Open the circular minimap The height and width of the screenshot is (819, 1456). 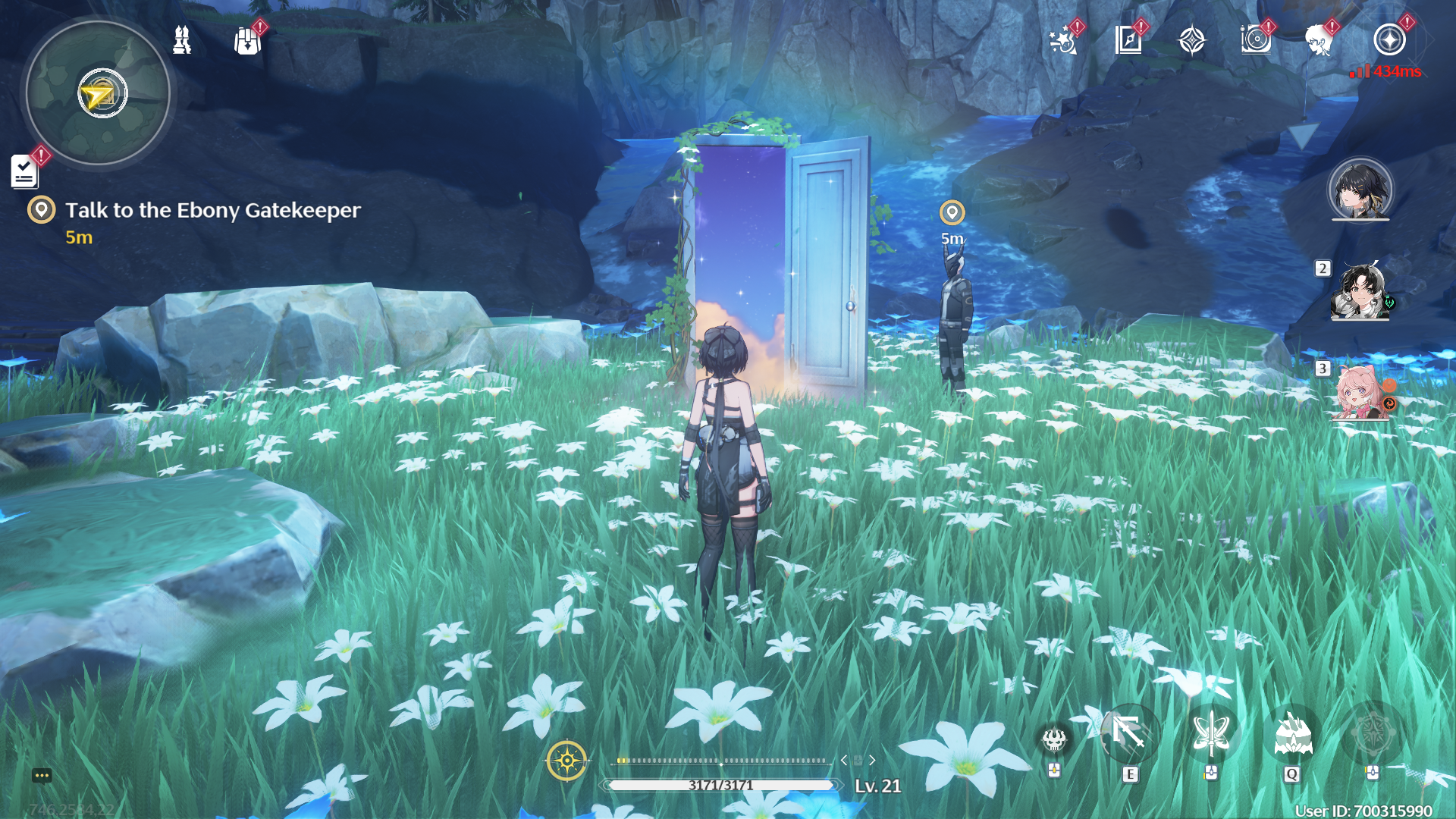point(98,93)
